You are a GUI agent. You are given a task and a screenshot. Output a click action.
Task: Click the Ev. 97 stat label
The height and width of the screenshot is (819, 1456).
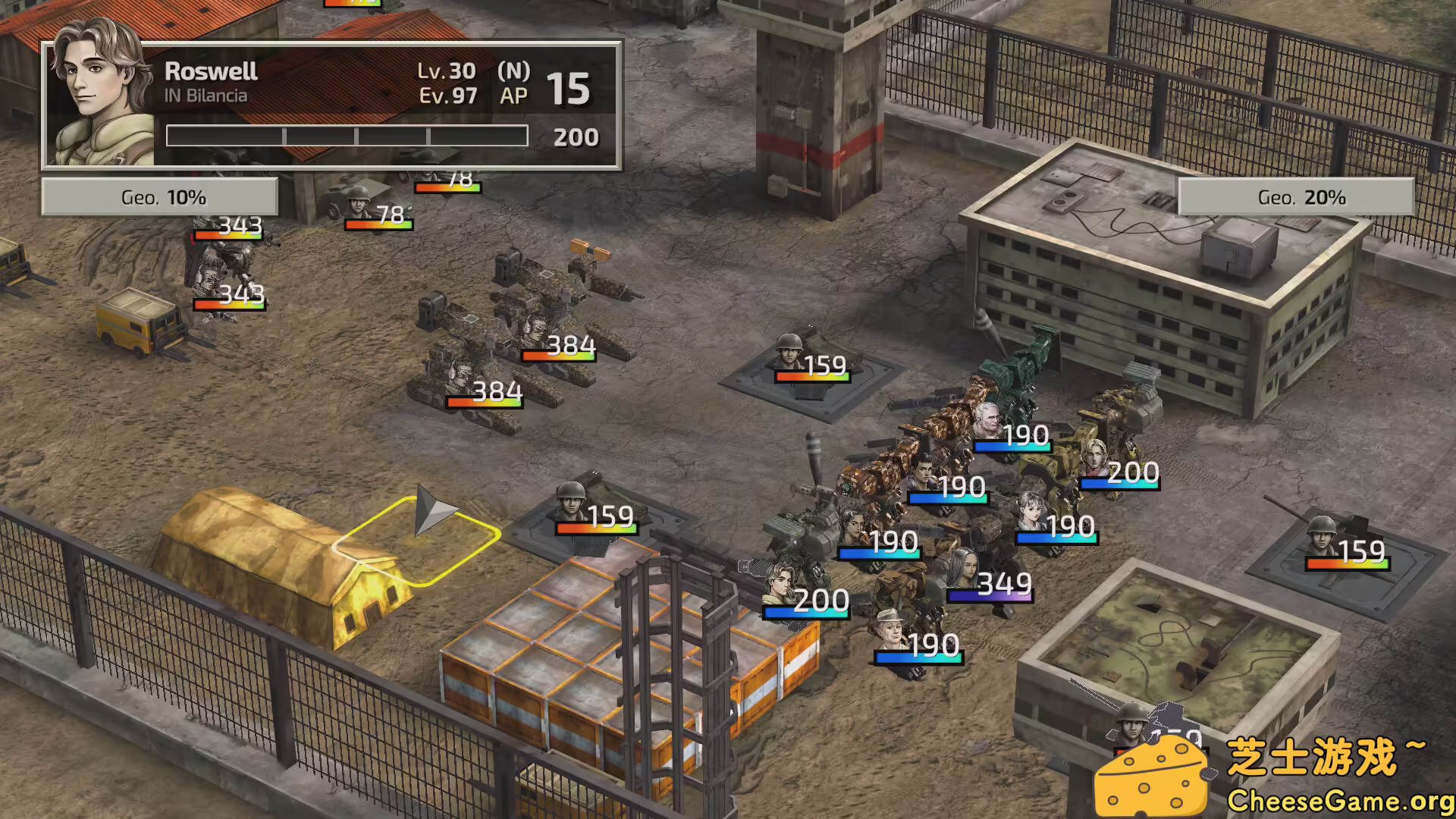447,96
